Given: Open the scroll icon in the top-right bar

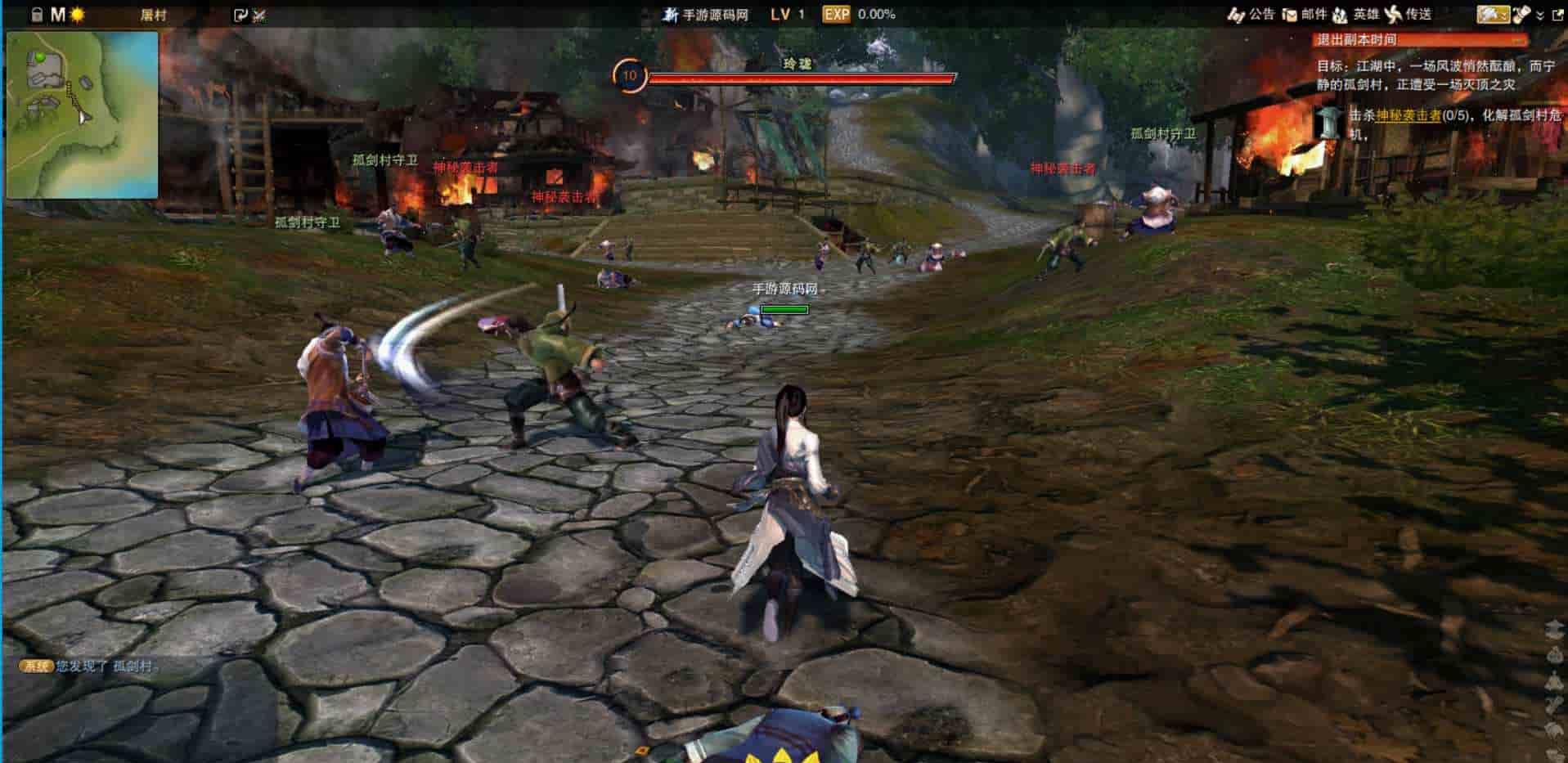Looking at the screenshot, I should [x=1521, y=14].
